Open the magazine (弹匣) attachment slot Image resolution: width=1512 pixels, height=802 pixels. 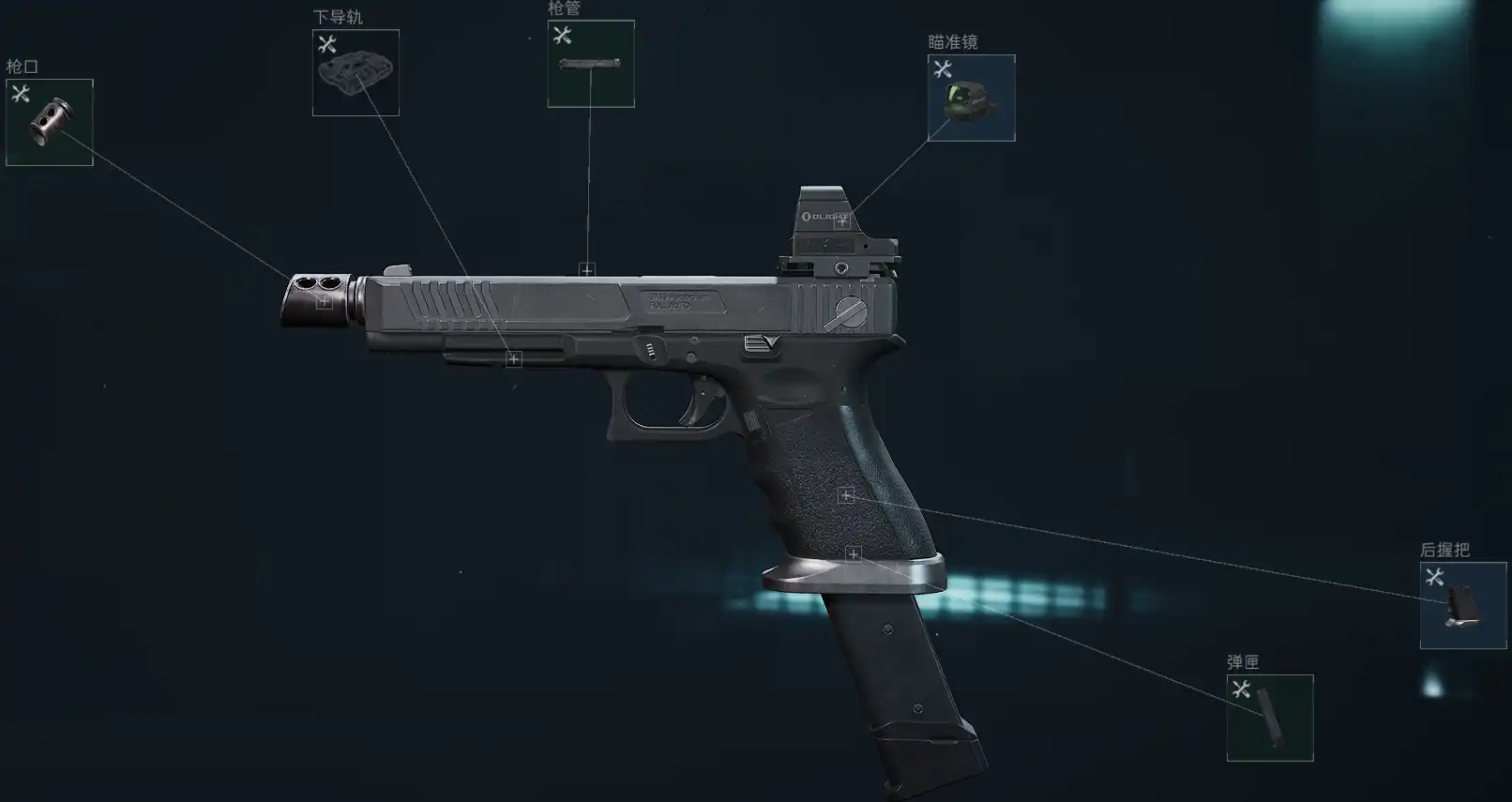pos(1269,718)
